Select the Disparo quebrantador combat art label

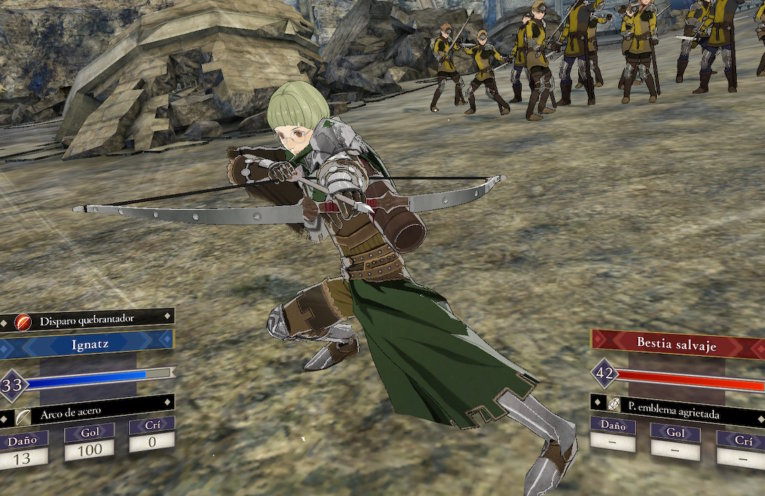coord(88,320)
